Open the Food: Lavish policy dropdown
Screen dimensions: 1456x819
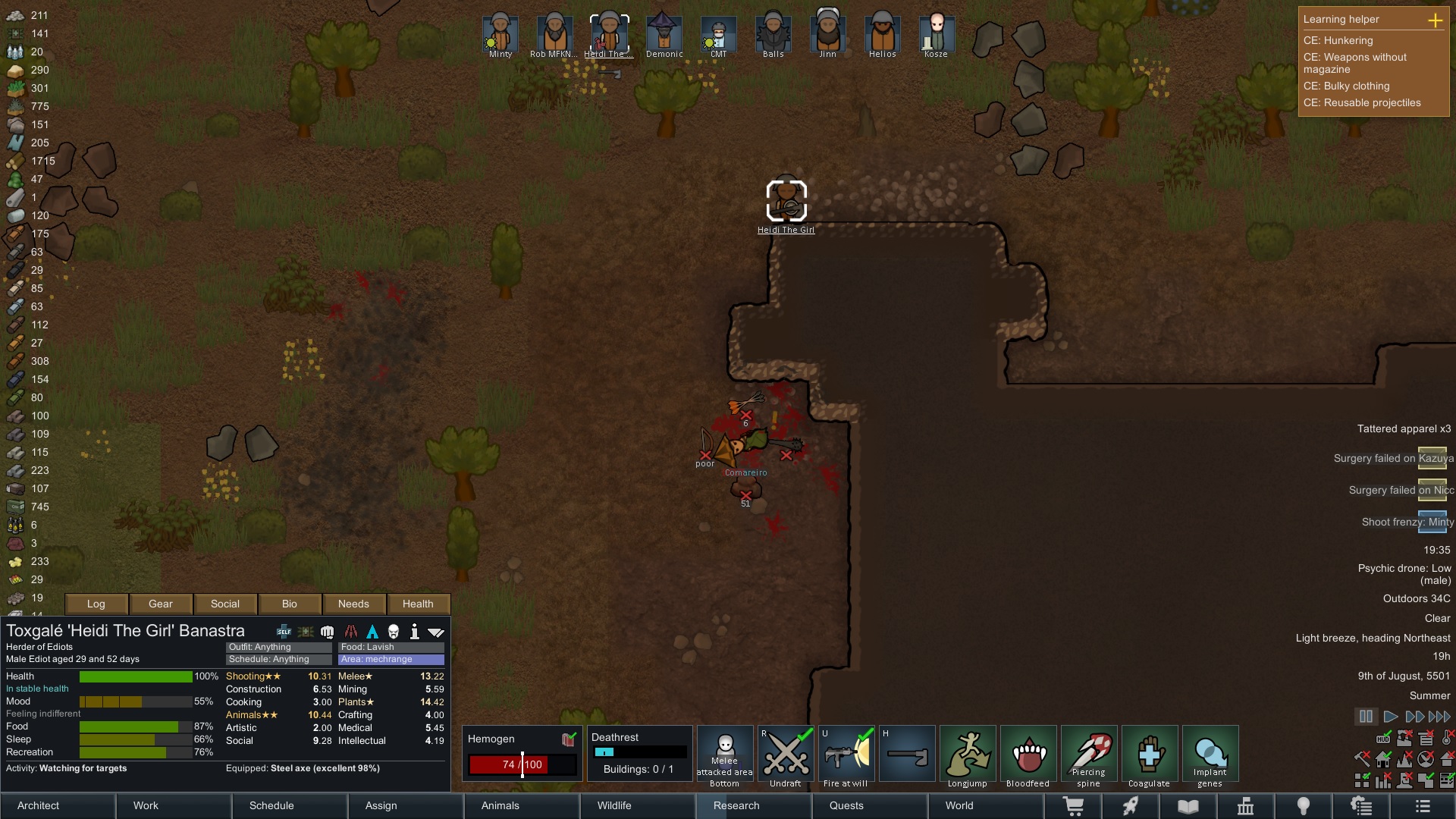[391, 647]
